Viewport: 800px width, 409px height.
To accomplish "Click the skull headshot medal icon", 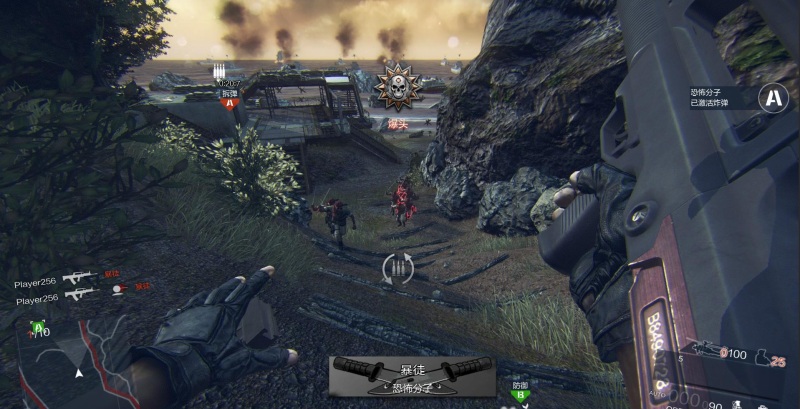I will 398,86.
